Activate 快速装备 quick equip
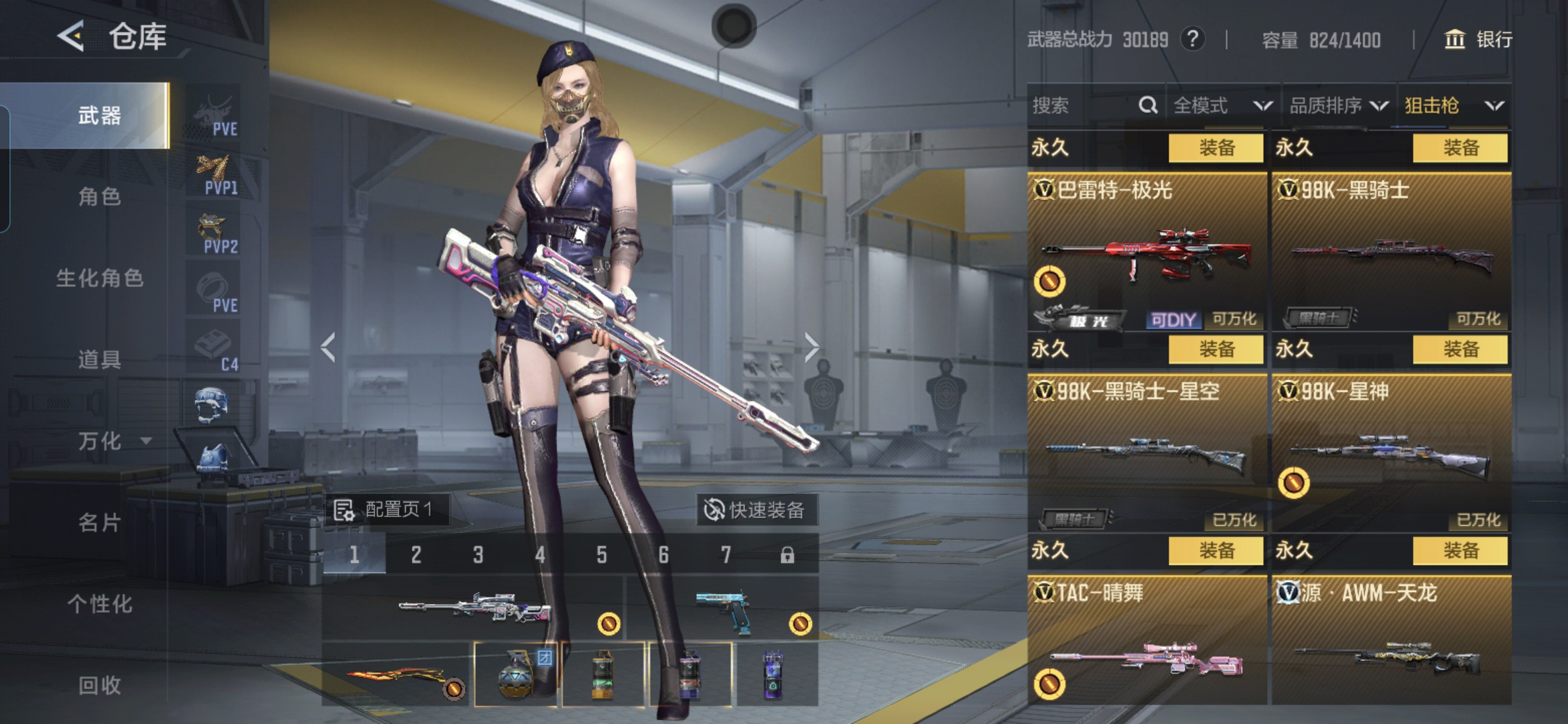Image resolution: width=1568 pixels, height=724 pixels. click(x=755, y=510)
